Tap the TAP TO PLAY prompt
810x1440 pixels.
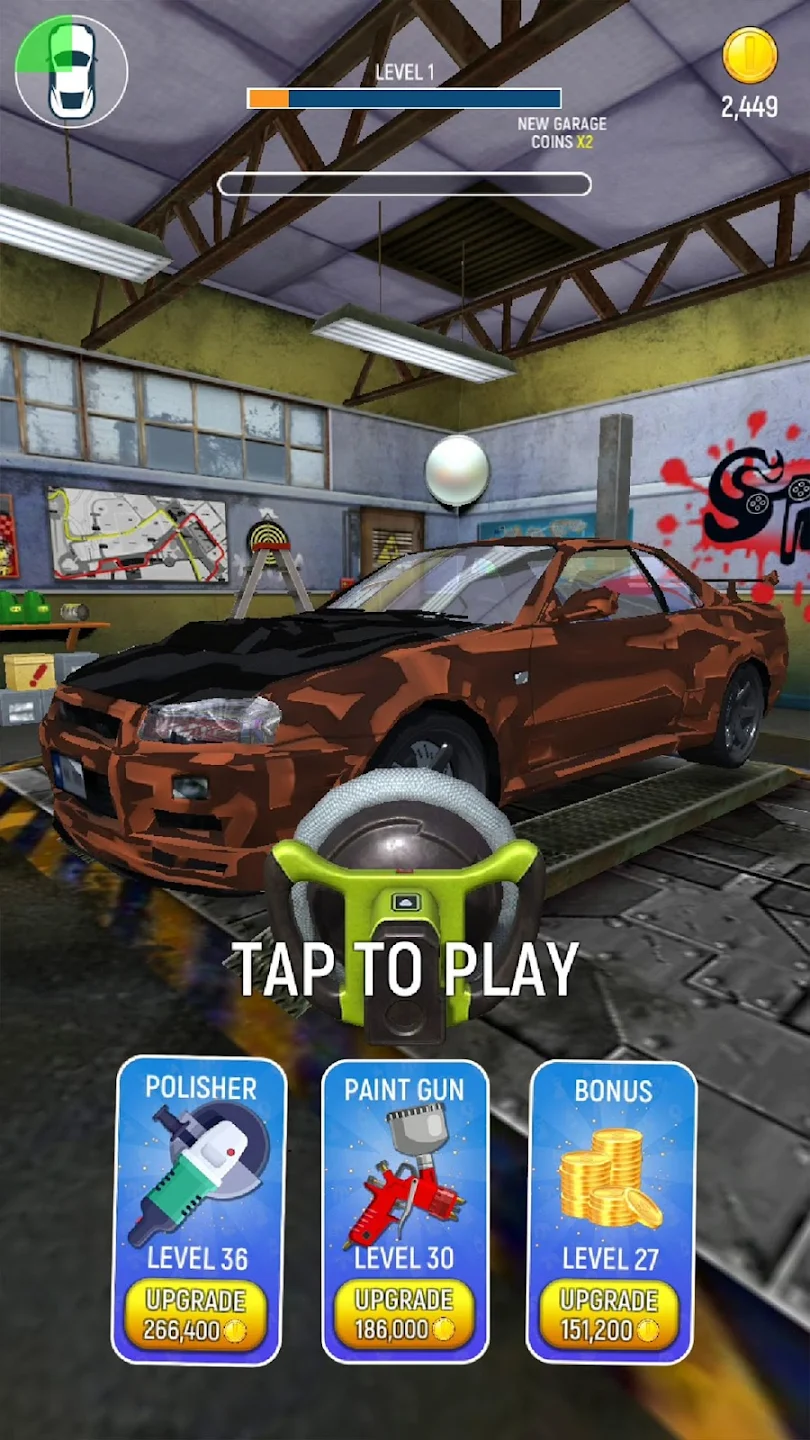click(x=406, y=968)
